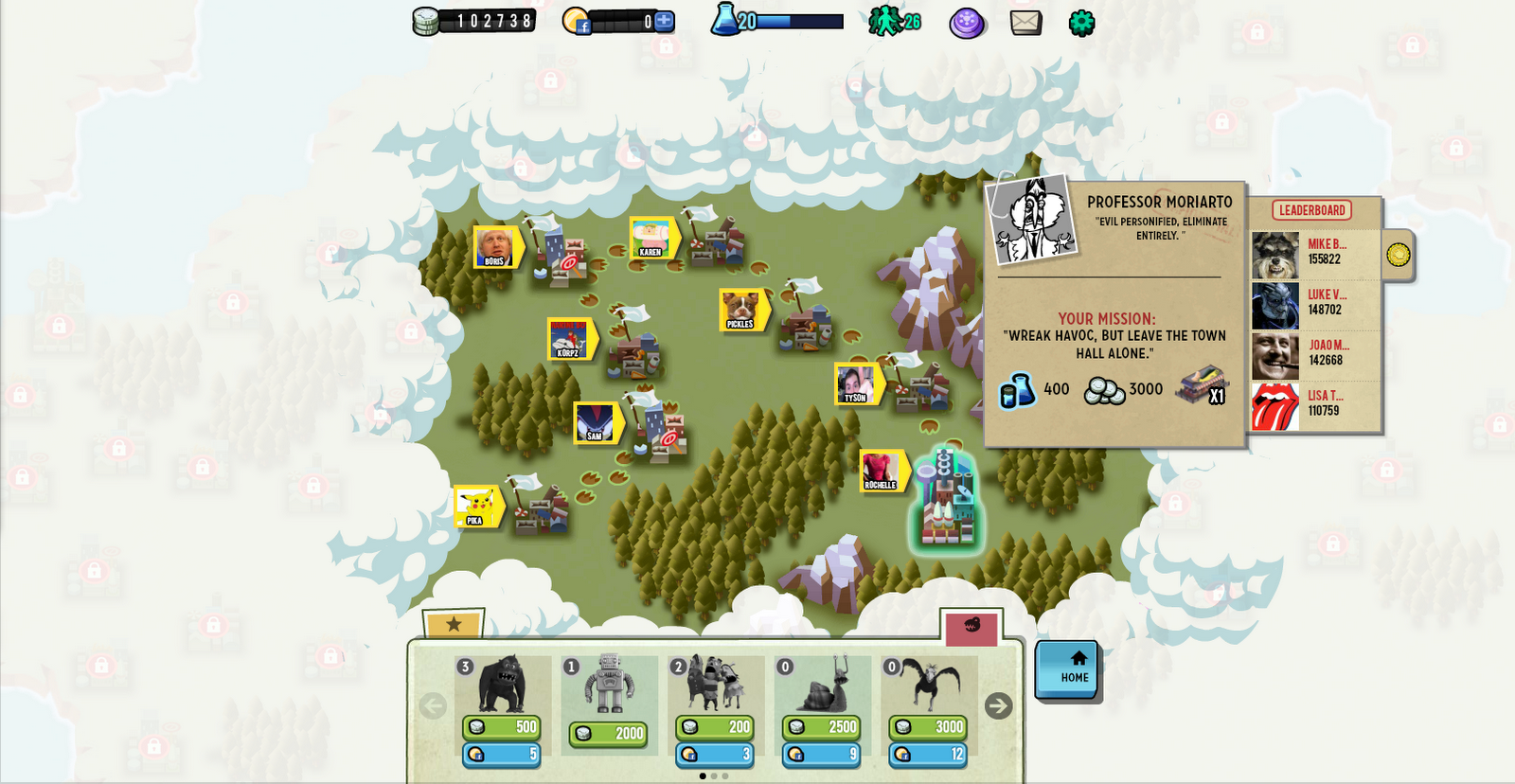Select the second page dot below monsters
This screenshot has width=1515, height=784.
point(715,776)
